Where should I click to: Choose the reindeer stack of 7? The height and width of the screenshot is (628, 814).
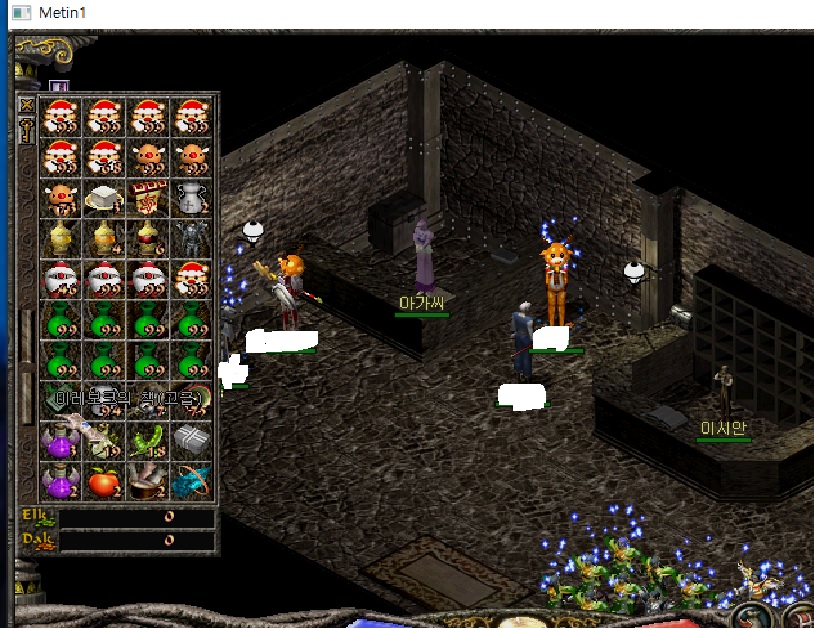pyautogui.click(x=60, y=198)
